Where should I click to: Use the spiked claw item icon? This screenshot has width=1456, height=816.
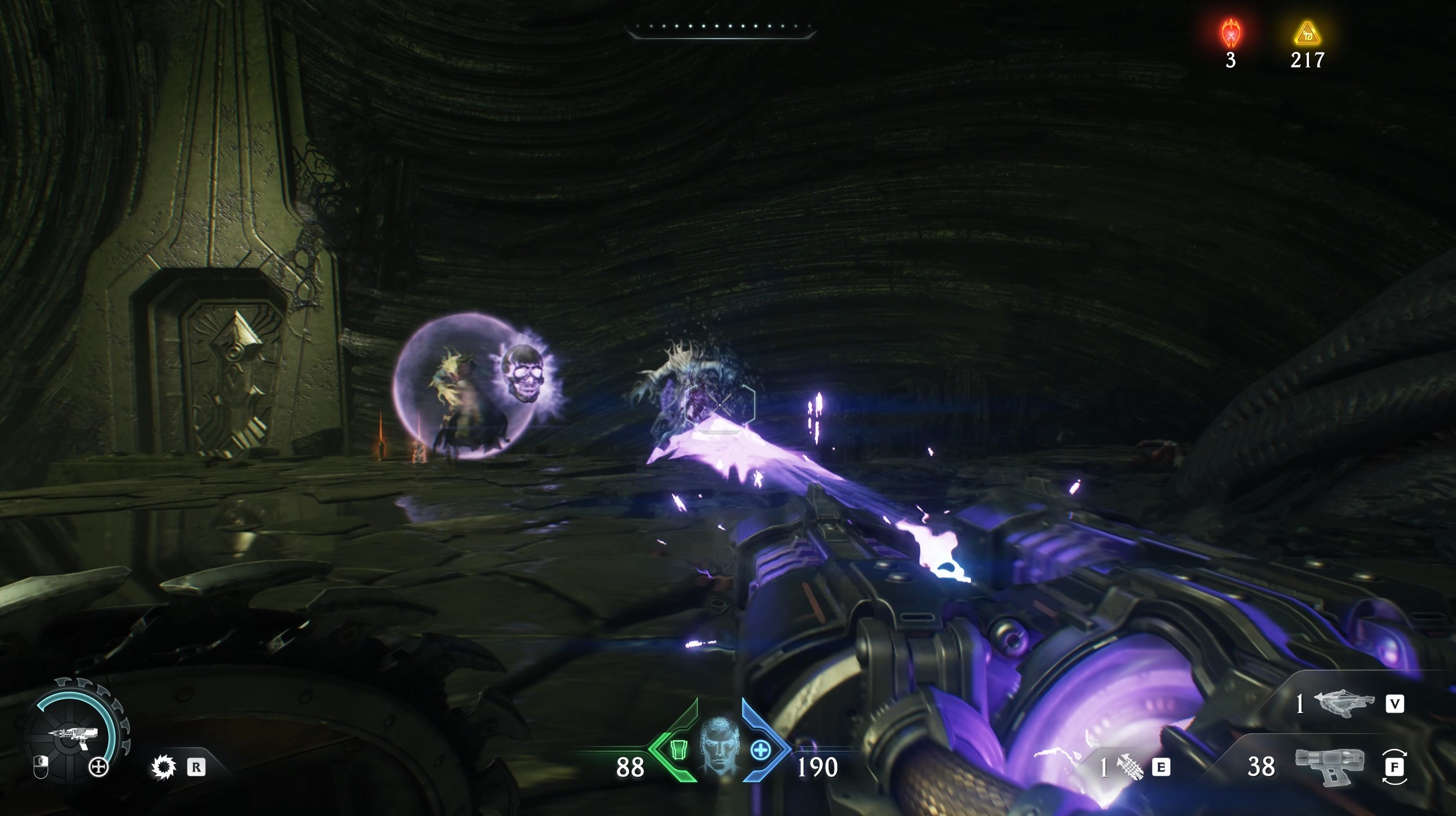[x=1128, y=767]
